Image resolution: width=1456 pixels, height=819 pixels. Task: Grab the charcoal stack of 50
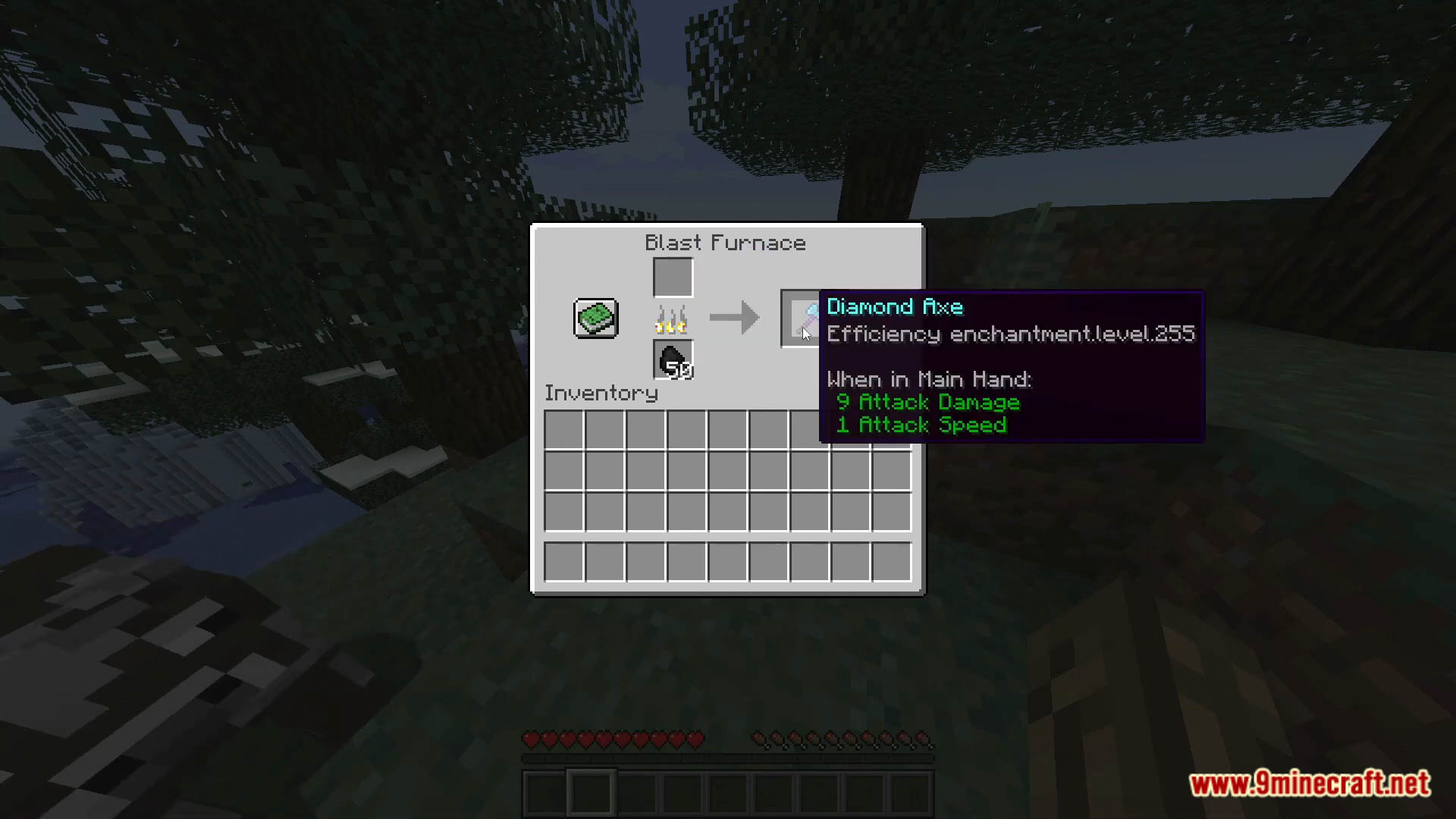tap(672, 360)
